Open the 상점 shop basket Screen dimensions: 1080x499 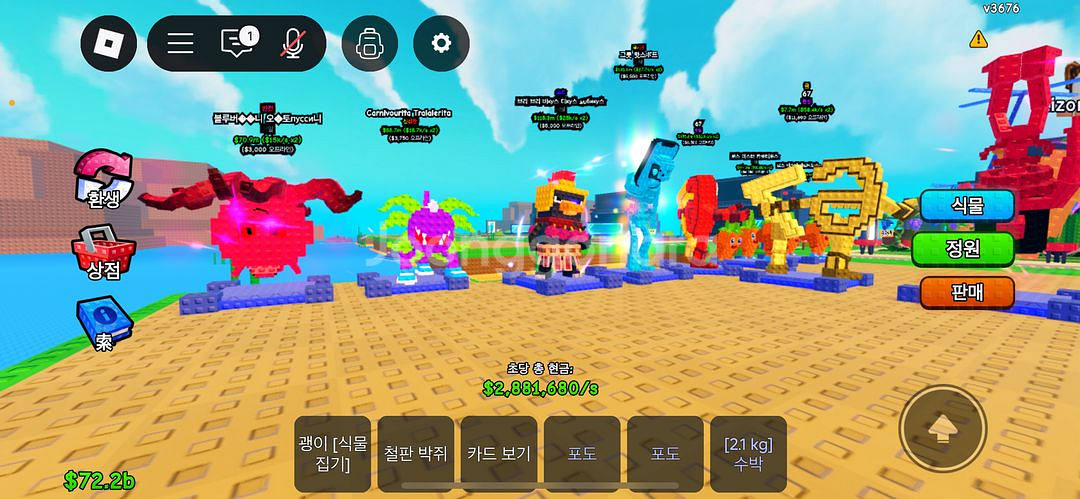(103, 252)
